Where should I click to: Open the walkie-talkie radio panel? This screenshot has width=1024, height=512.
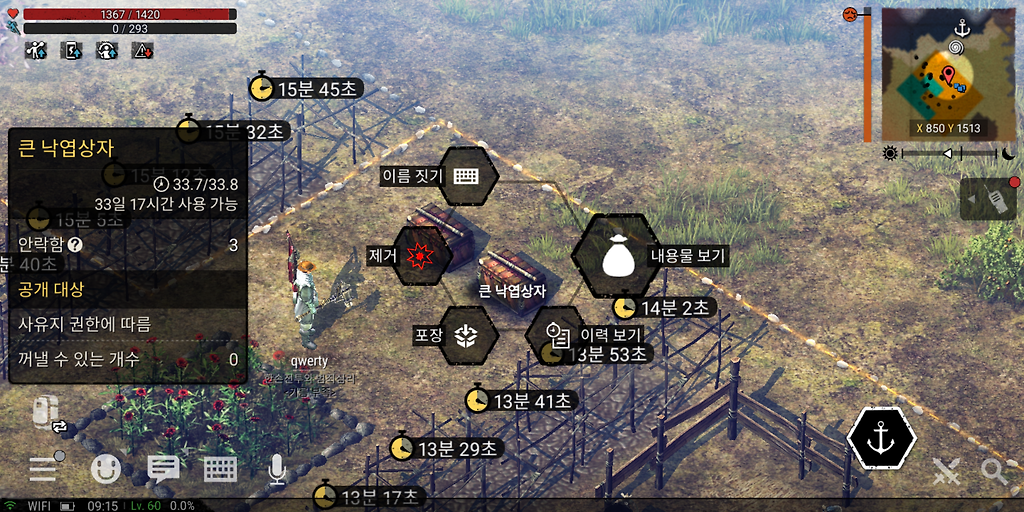point(994,198)
